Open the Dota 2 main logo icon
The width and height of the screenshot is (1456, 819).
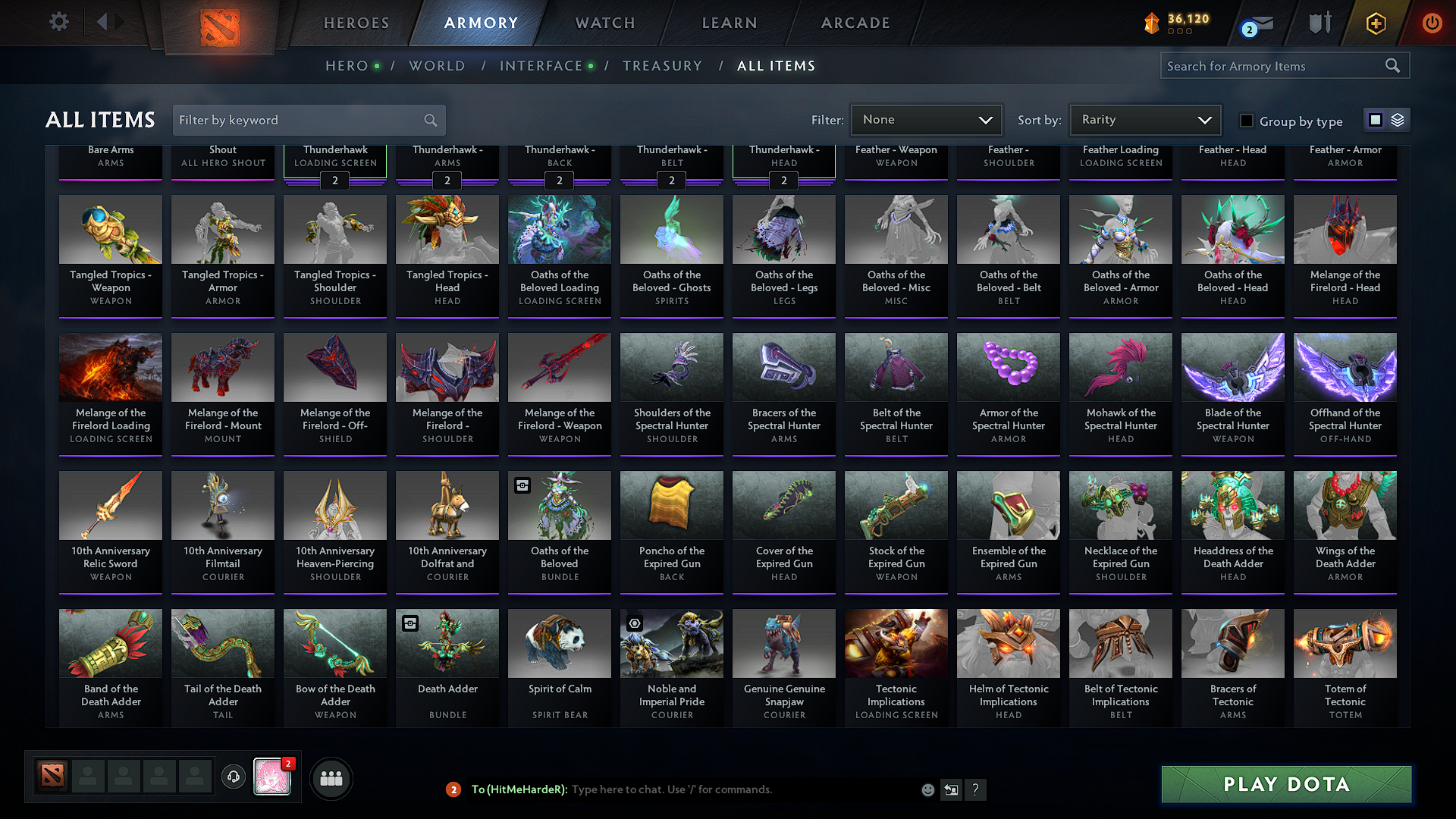pos(219,23)
